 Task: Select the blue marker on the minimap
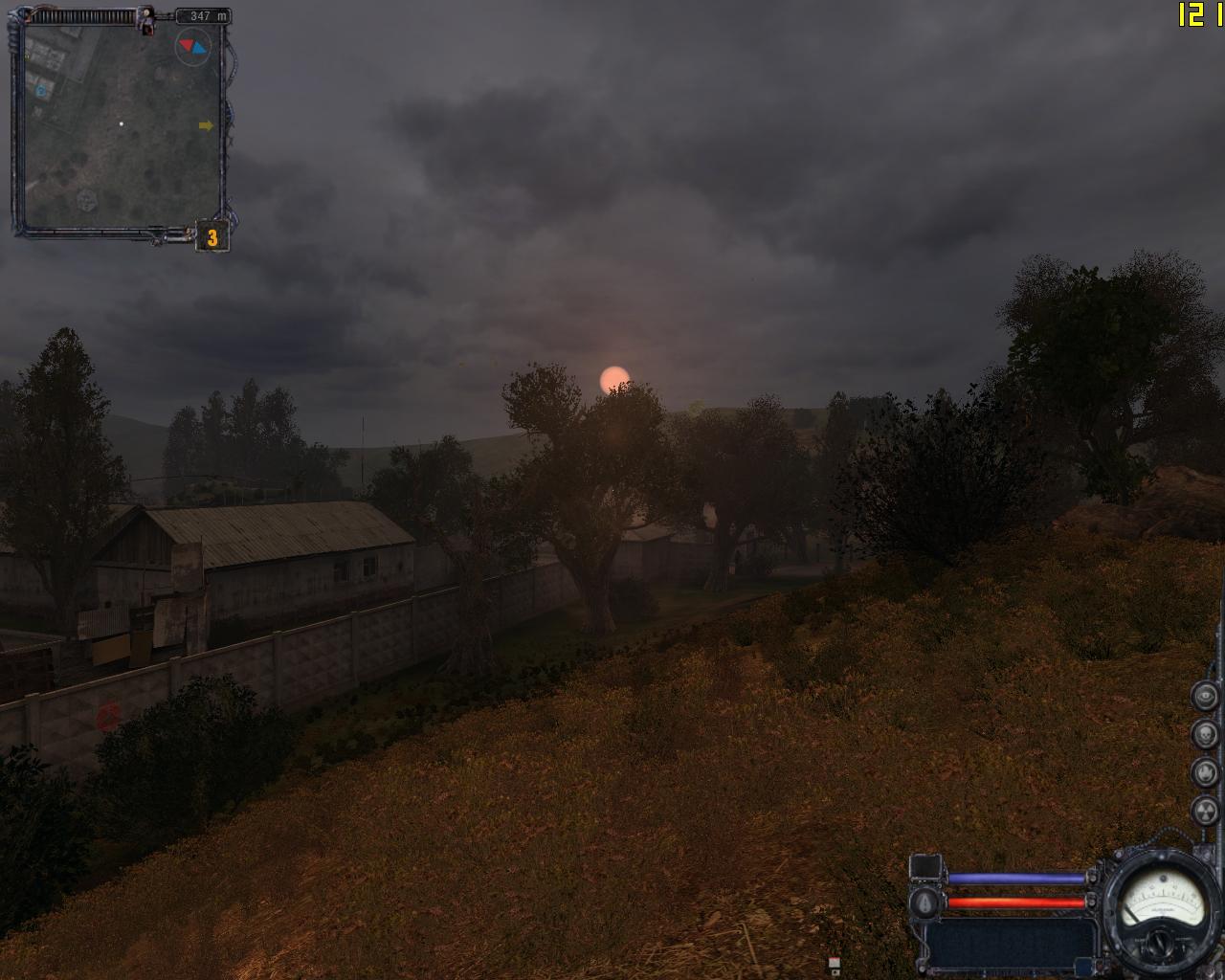coord(41,91)
